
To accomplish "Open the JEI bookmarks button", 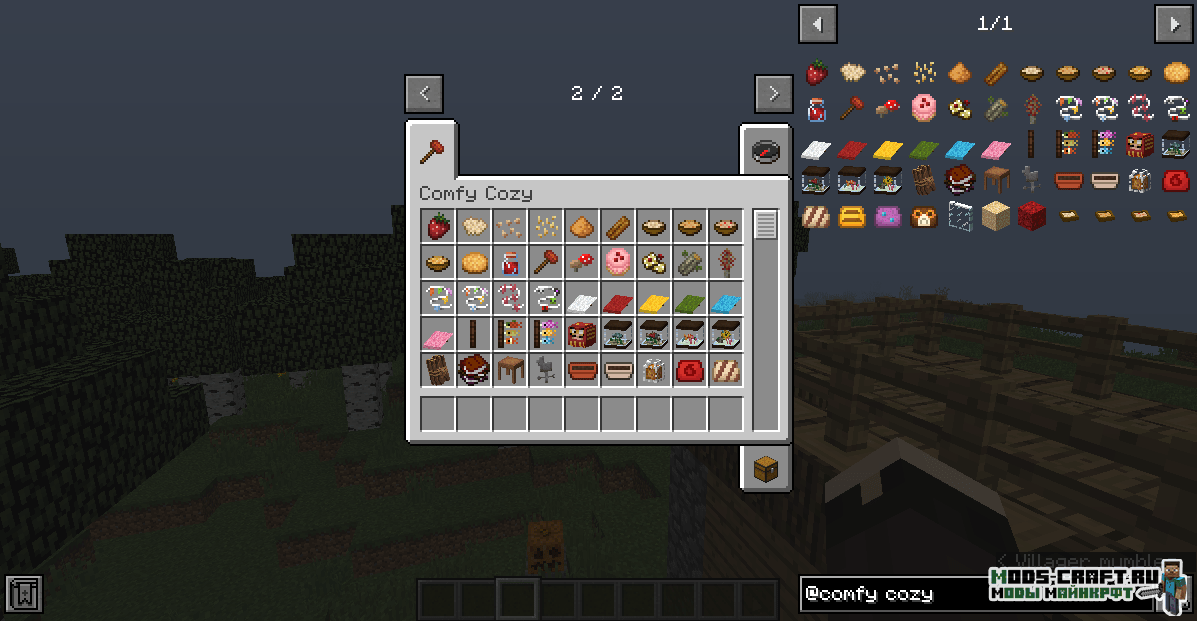I will (x=24, y=594).
